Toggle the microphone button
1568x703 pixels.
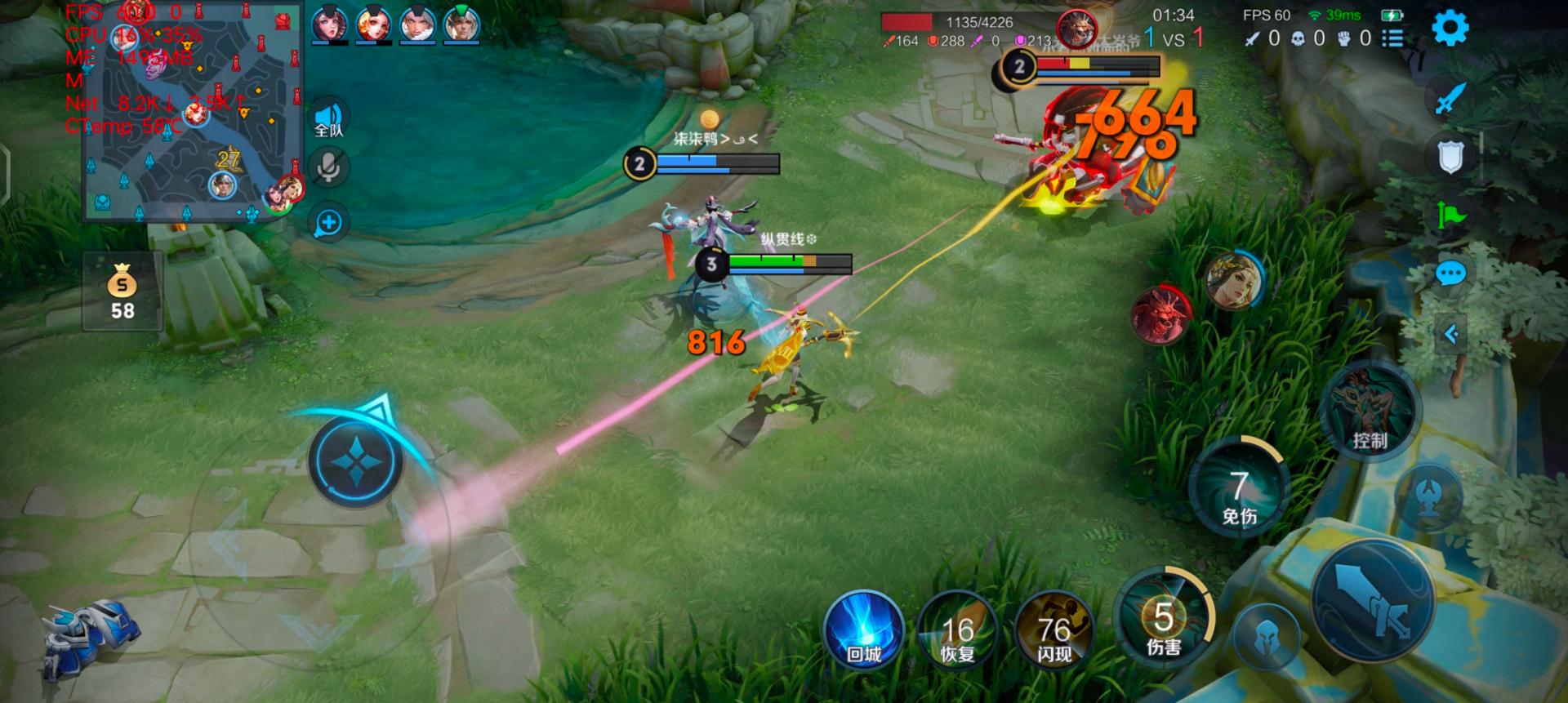point(329,168)
